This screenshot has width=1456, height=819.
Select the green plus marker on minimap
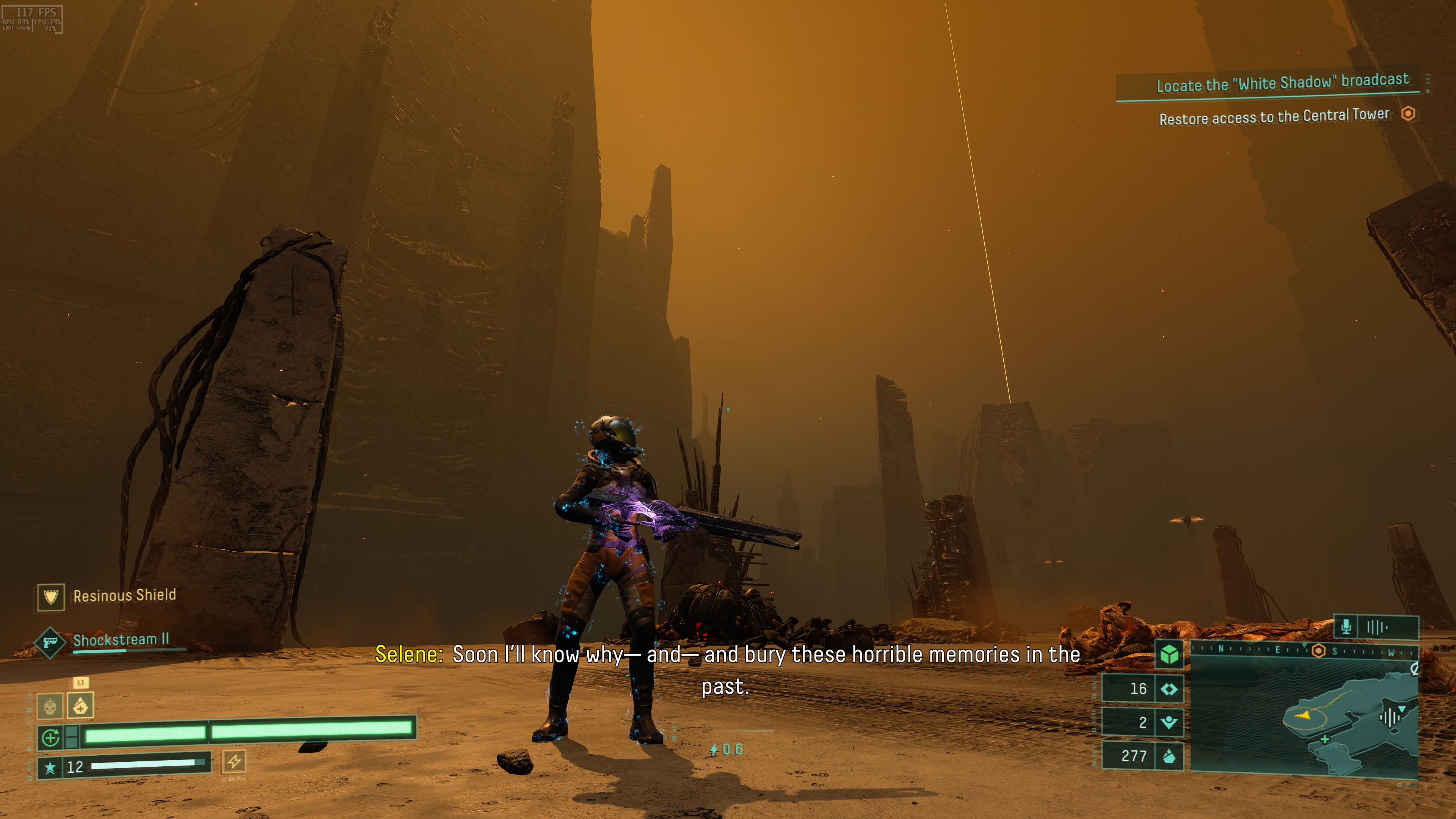1325,739
